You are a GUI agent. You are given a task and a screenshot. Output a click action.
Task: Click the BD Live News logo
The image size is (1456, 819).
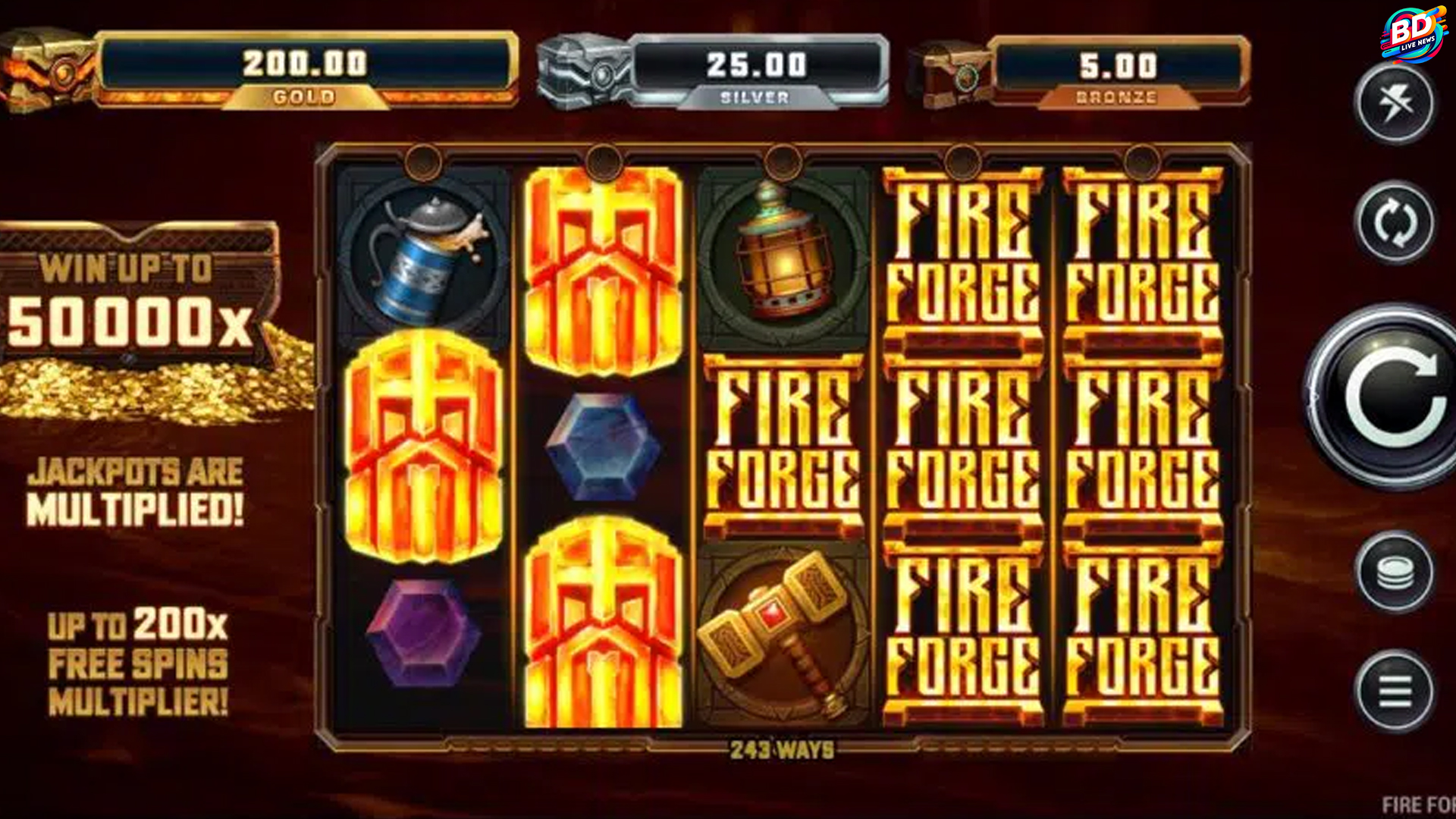(1412, 36)
